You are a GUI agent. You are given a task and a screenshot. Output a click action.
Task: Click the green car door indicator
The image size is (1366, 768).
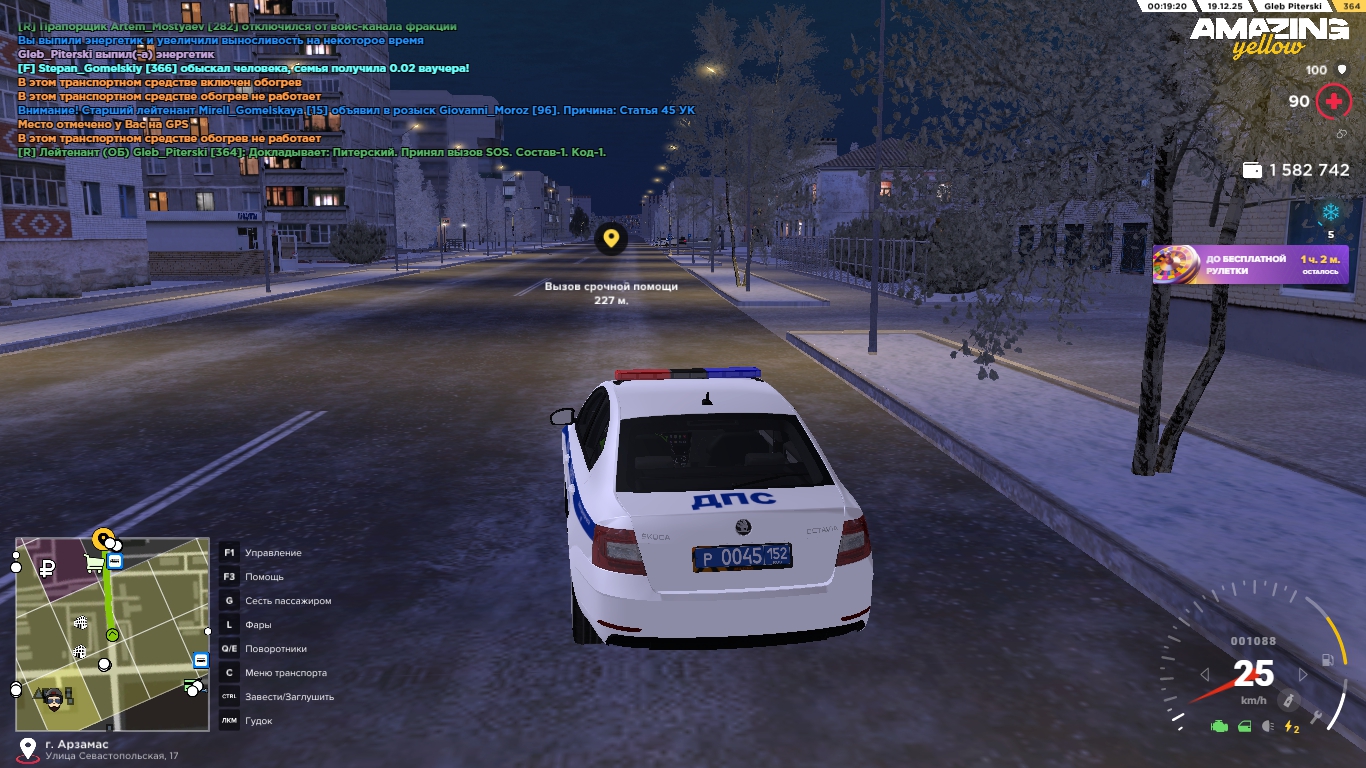[x=1244, y=727]
